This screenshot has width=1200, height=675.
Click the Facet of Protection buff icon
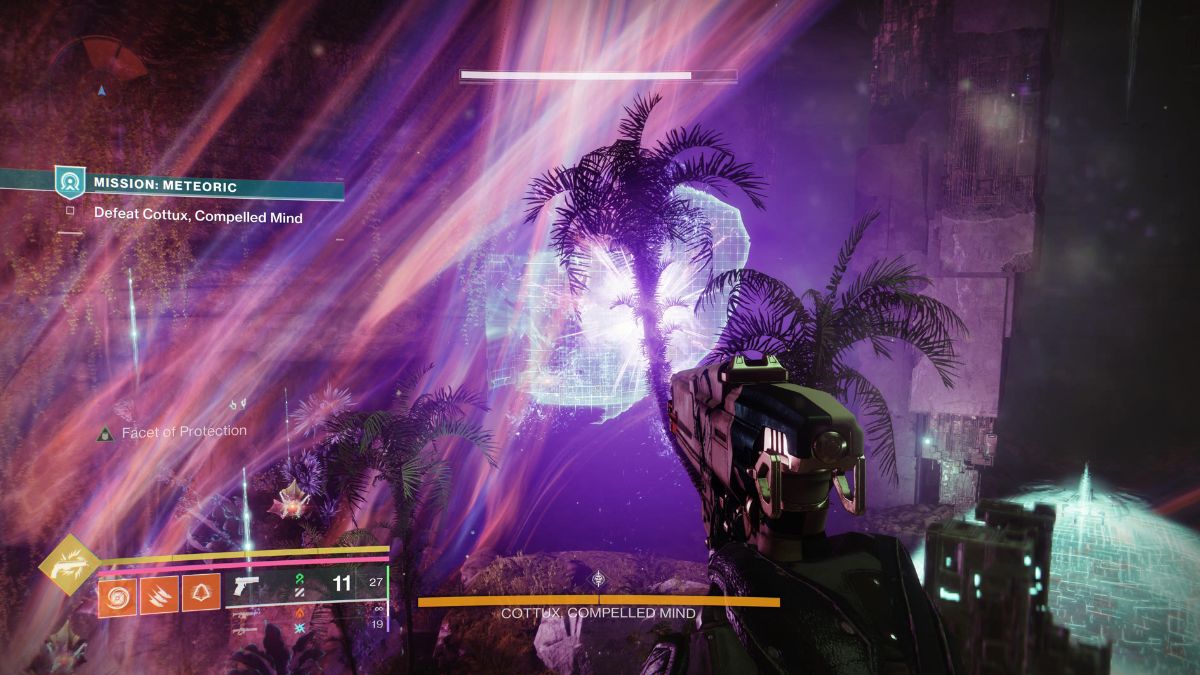pos(105,433)
